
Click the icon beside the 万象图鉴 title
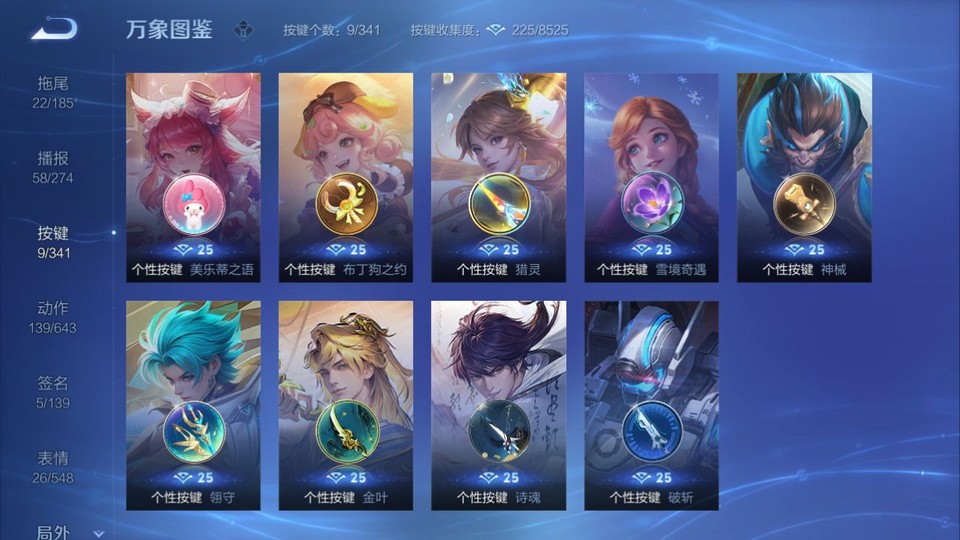(x=243, y=30)
